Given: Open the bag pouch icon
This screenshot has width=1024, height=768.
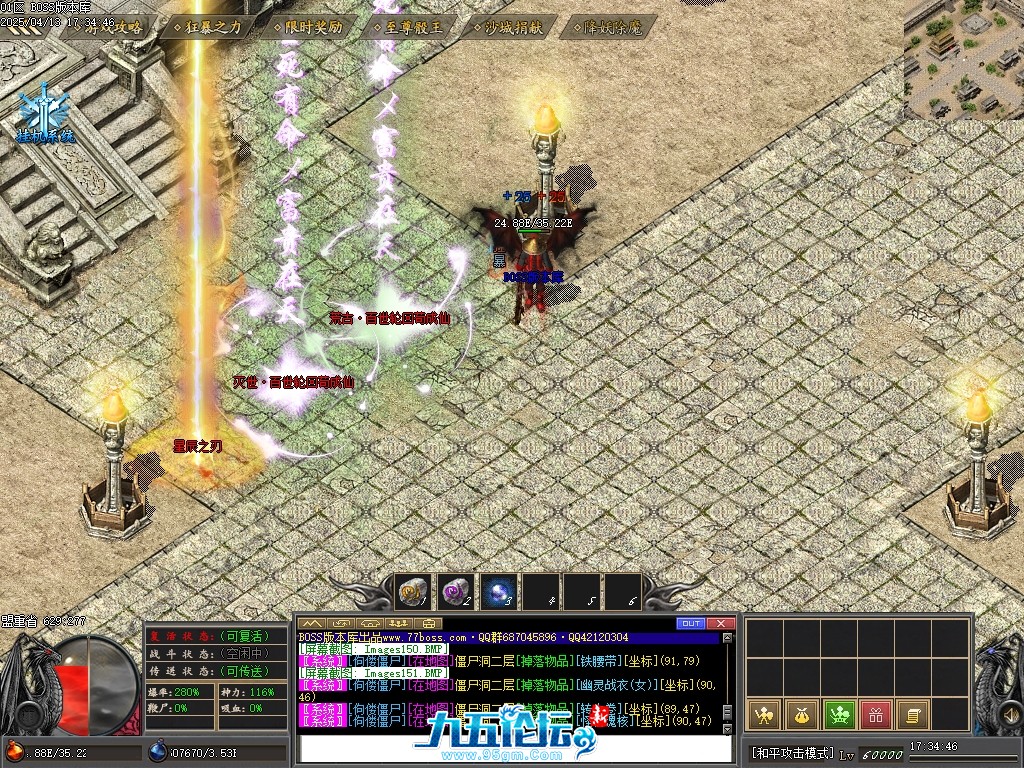Looking at the screenshot, I should pyautogui.click(x=800, y=714).
